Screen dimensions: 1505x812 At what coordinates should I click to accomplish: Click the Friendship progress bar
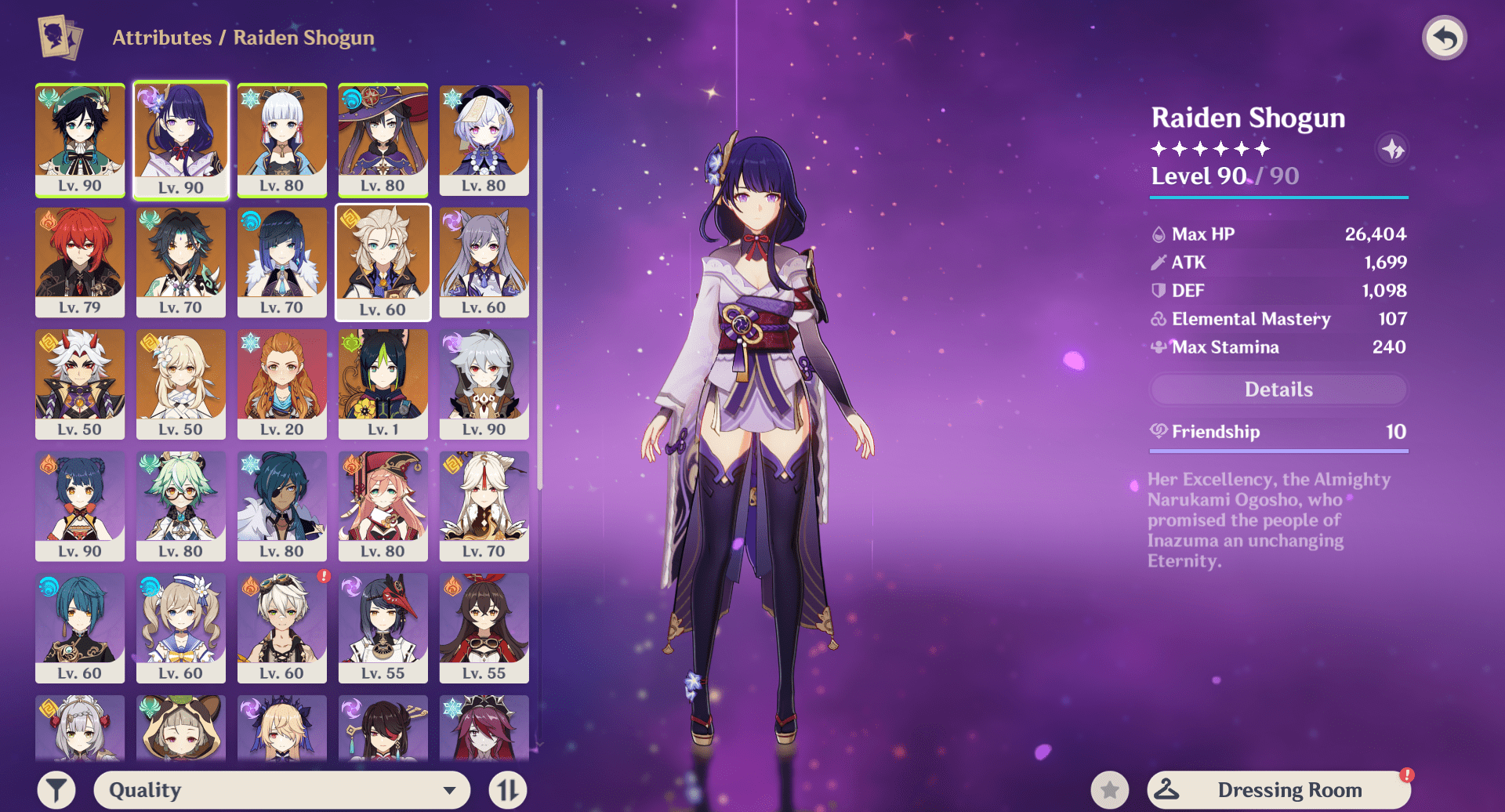click(1278, 451)
